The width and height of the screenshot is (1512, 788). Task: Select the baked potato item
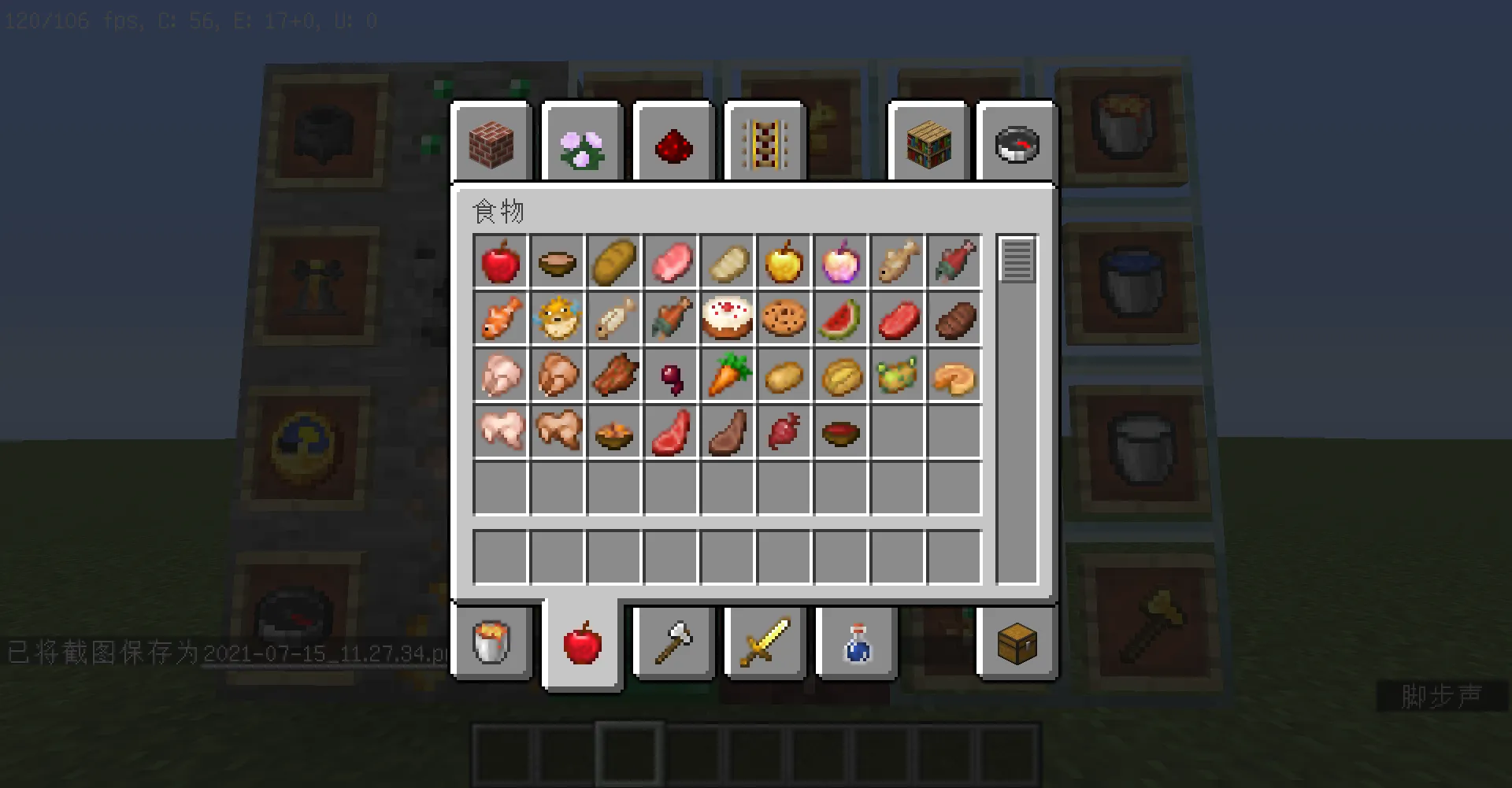tap(841, 376)
